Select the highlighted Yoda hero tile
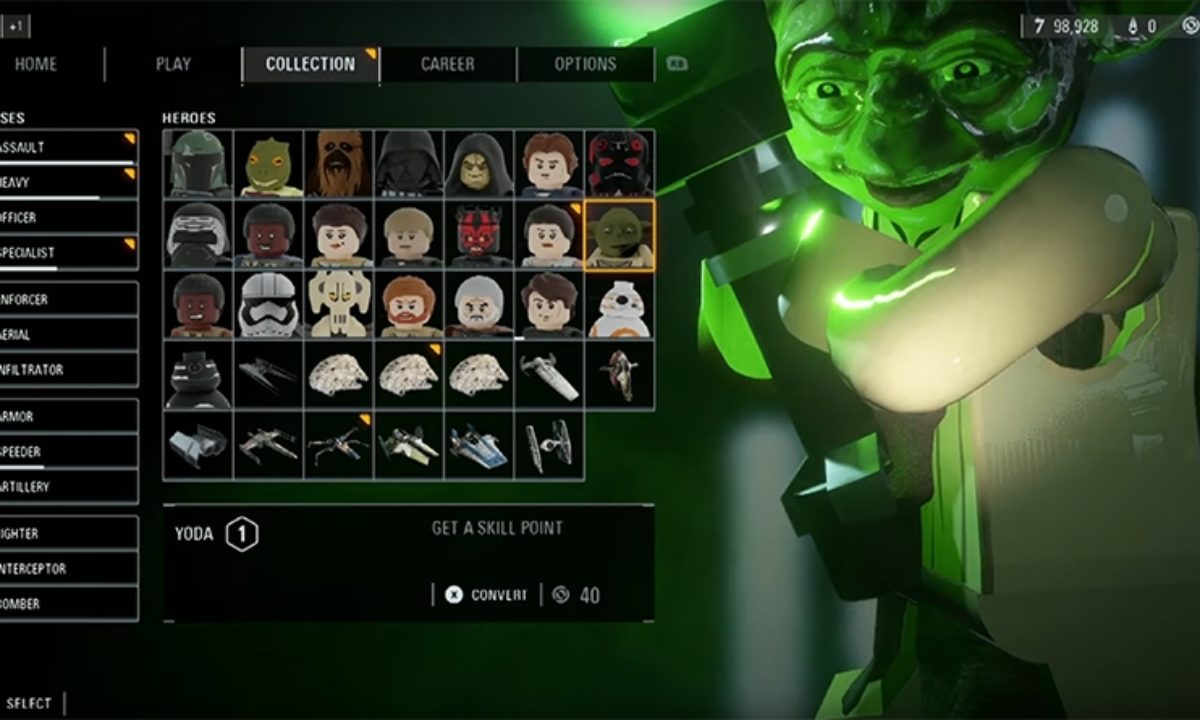 620,235
